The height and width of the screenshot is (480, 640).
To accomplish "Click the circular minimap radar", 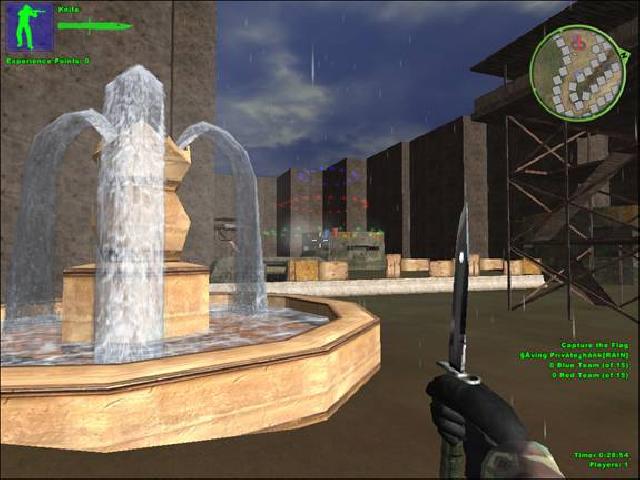I will pyautogui.click(x=577, y=67).
